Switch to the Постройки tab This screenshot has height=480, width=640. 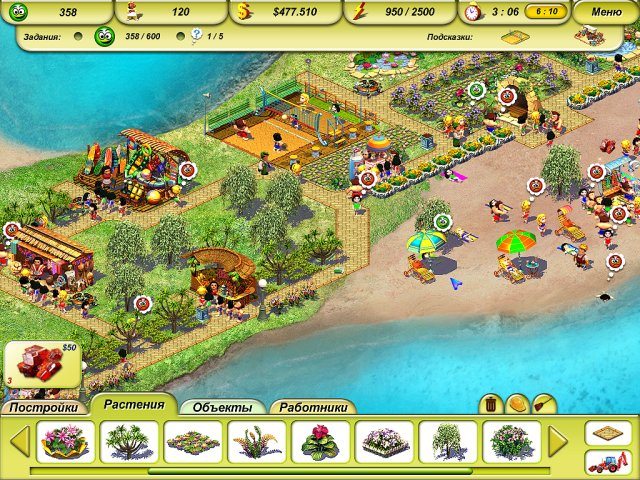click(44, 408)
